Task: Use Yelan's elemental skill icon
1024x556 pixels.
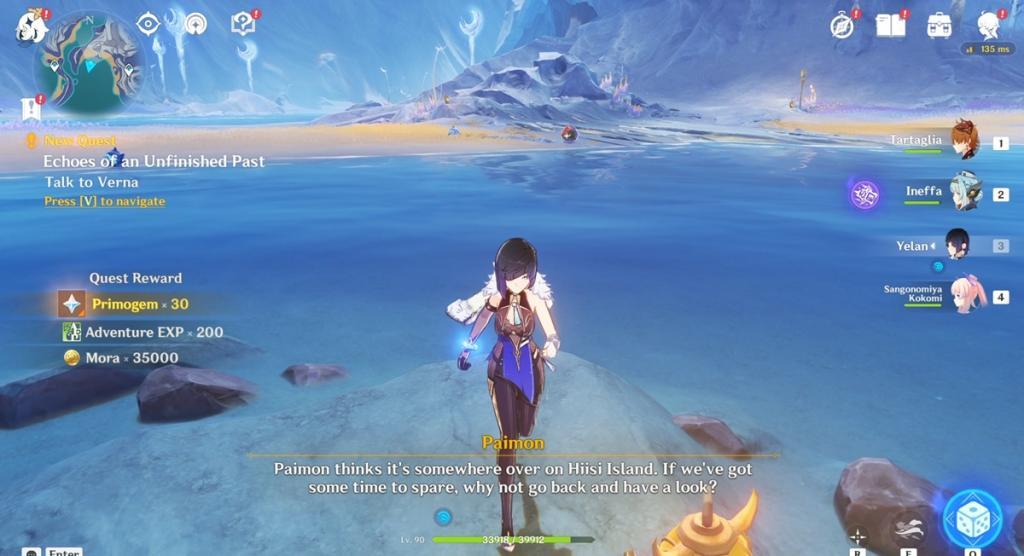Action: tap(909, 525)
